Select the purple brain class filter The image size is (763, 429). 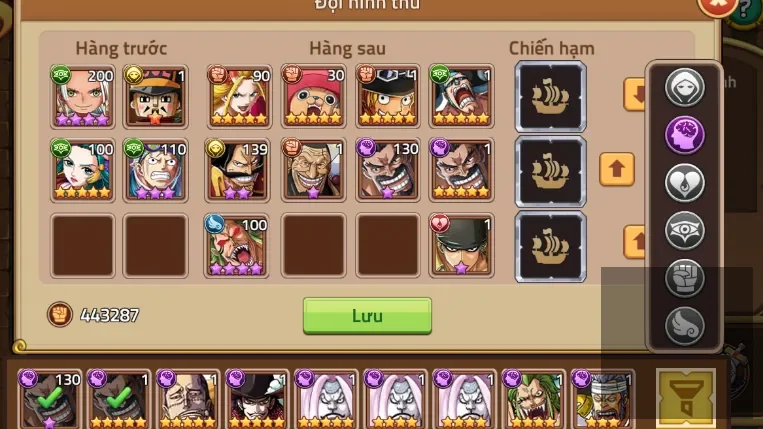pyautogui.click(x=685, y=135)
